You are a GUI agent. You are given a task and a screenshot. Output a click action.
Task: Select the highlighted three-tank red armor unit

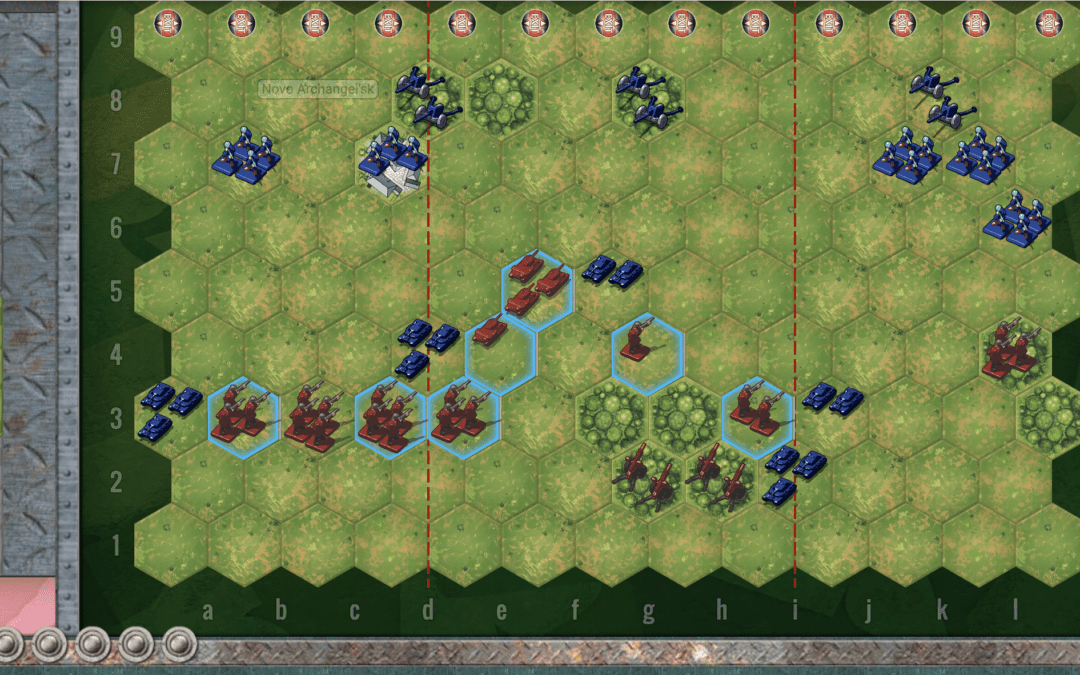(537, 289)
